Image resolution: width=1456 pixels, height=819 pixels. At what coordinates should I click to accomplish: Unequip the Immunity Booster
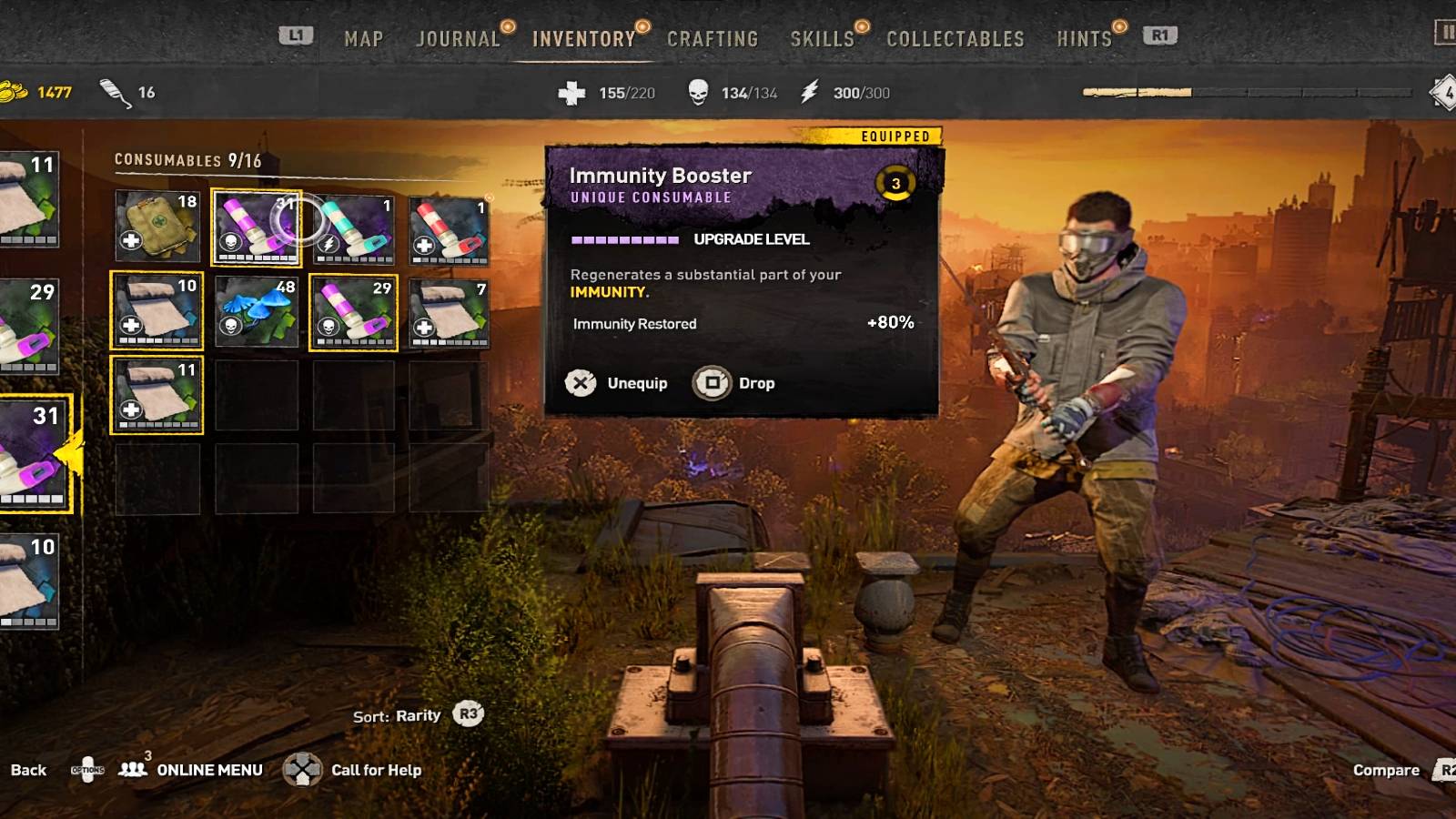point(618,383)
